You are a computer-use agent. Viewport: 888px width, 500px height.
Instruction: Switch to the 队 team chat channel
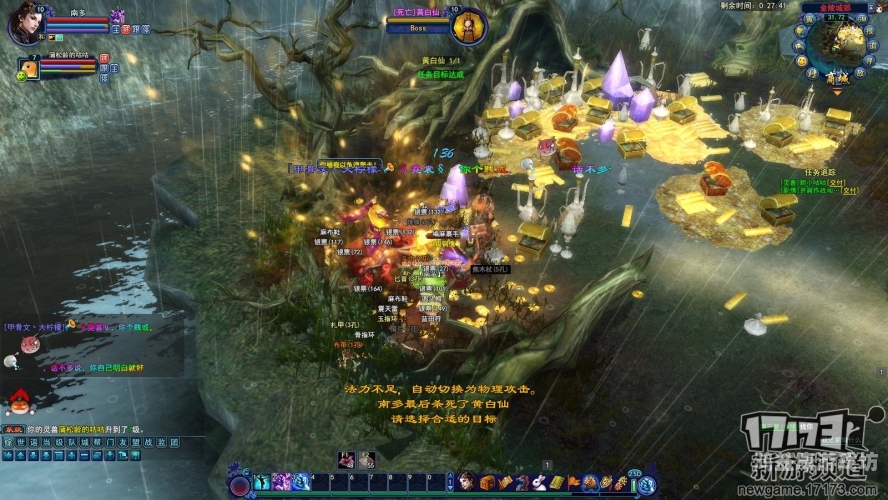point(72,441)
